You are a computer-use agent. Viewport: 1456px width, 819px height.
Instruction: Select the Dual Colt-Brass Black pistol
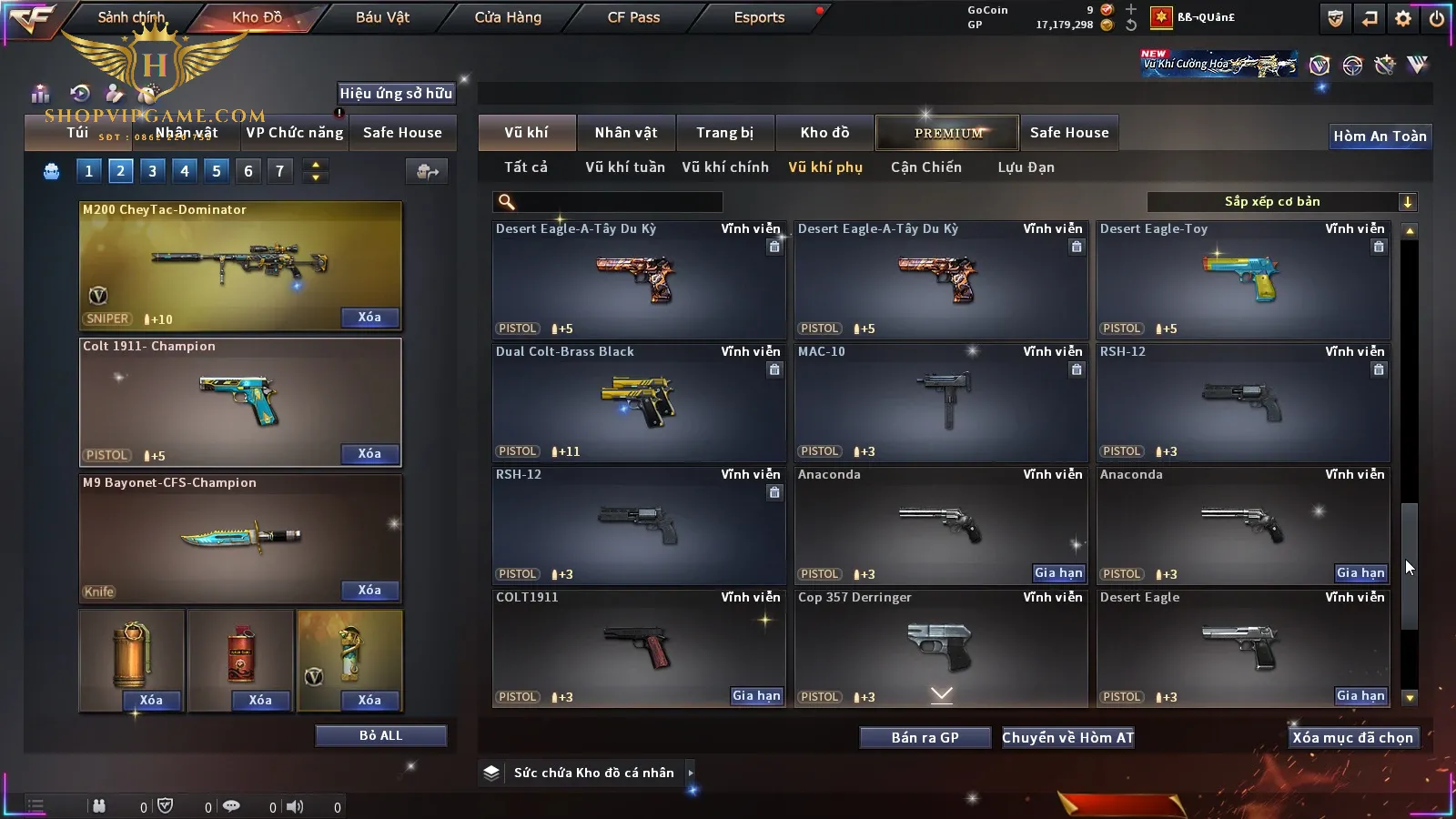click(638, 402)
